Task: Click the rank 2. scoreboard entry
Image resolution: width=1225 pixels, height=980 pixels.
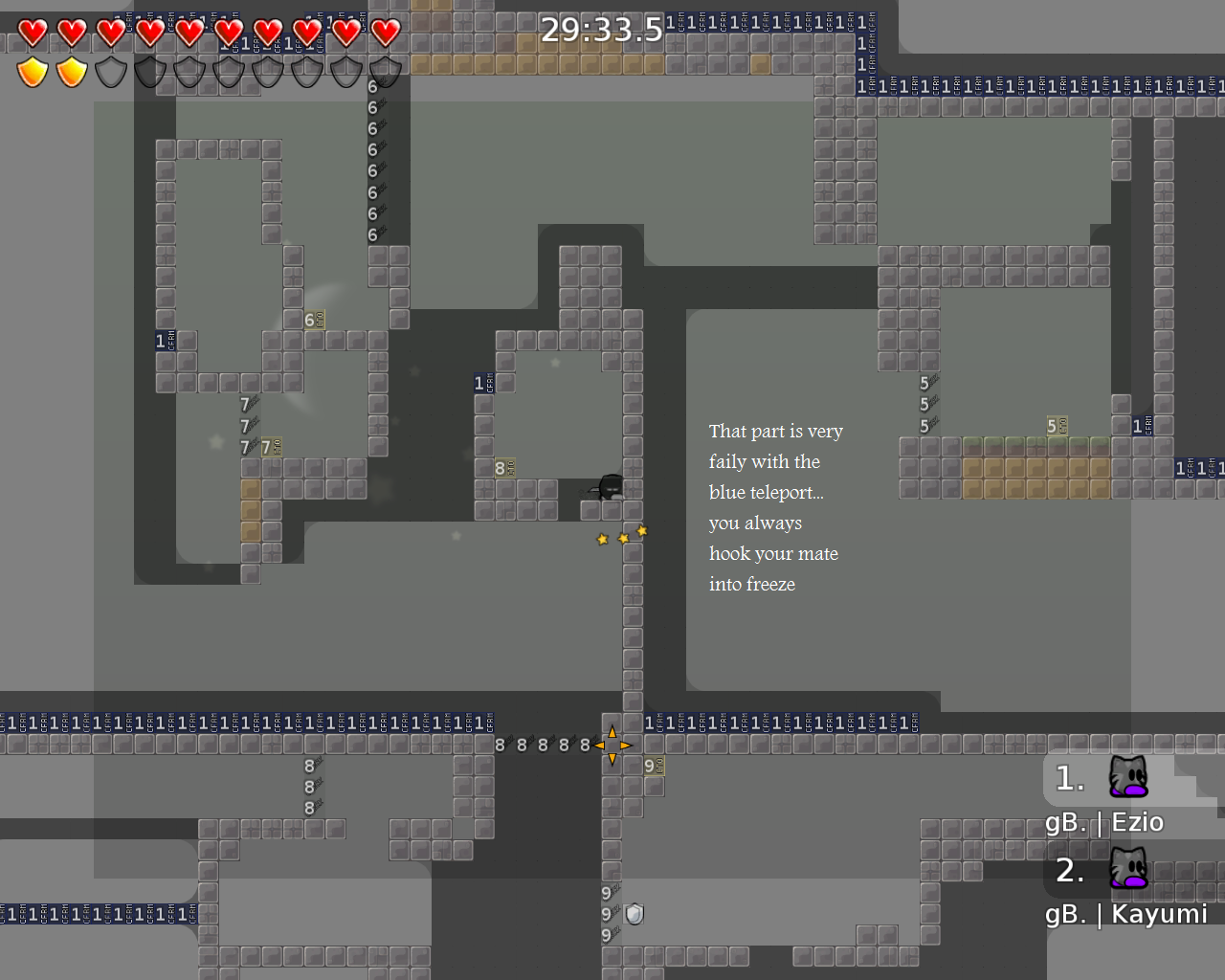Action: (1069, 872)
